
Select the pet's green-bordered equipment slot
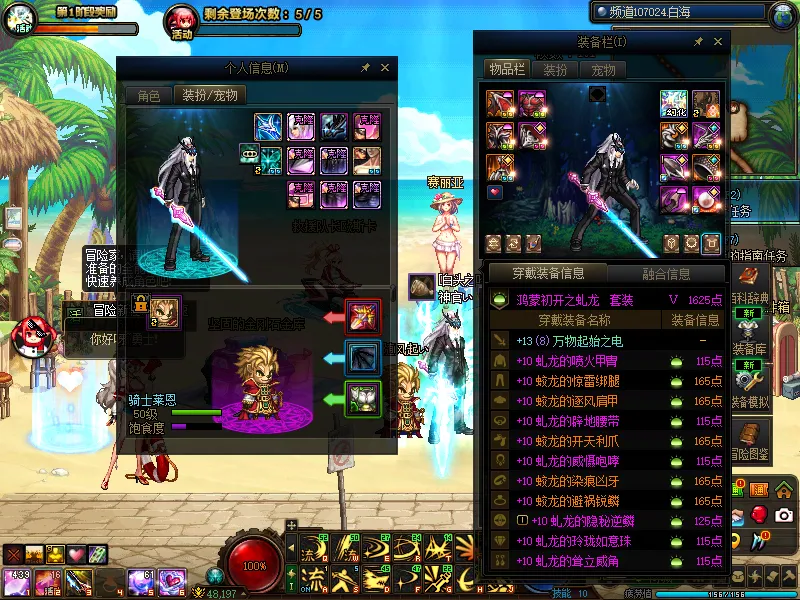[362, 398]
